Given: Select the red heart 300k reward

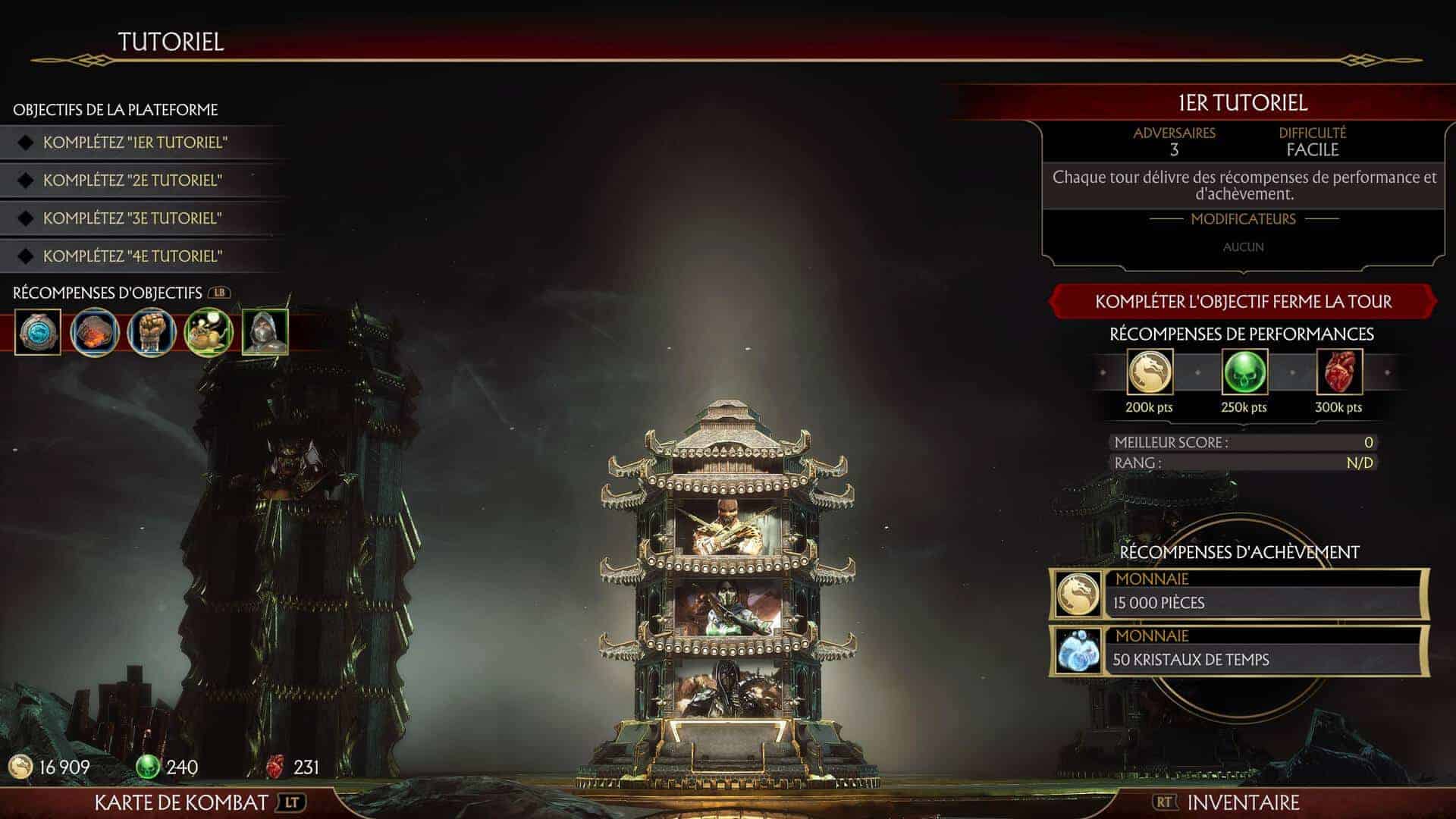Looking at the screenshot, I should coord(1338,372).
